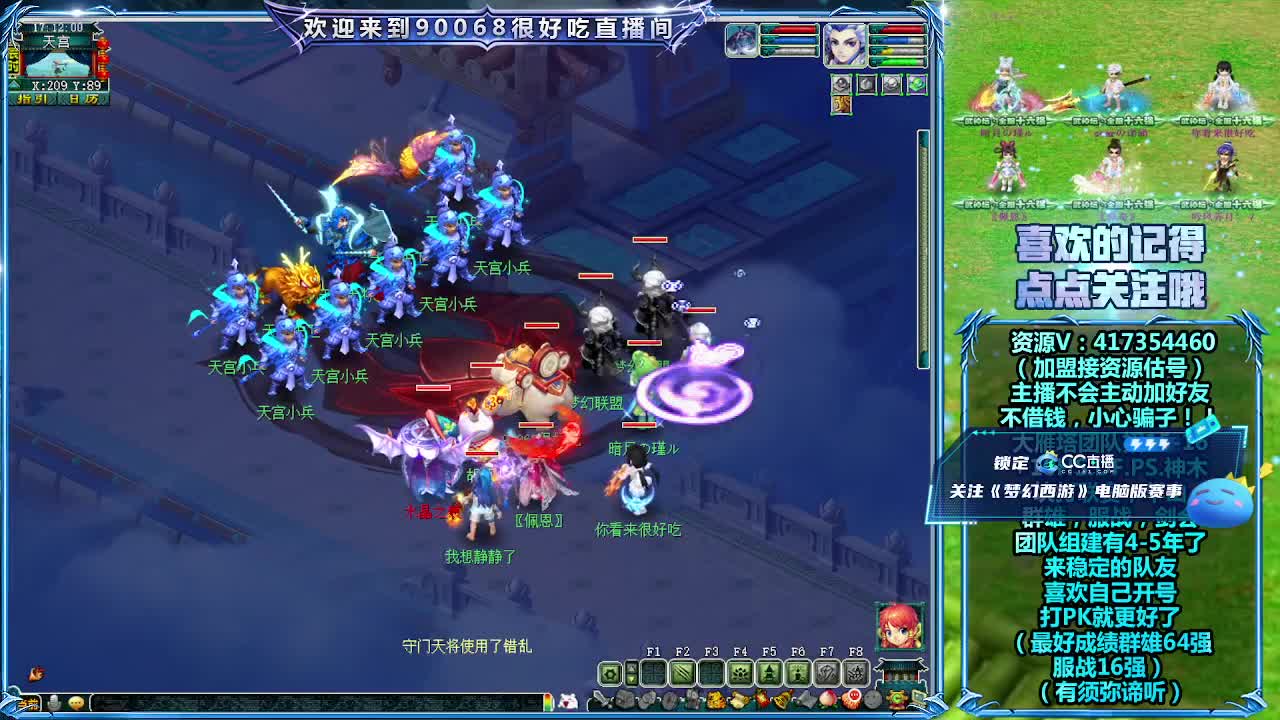Click the peach item icon on the bottom toolbar

(828, 699)
